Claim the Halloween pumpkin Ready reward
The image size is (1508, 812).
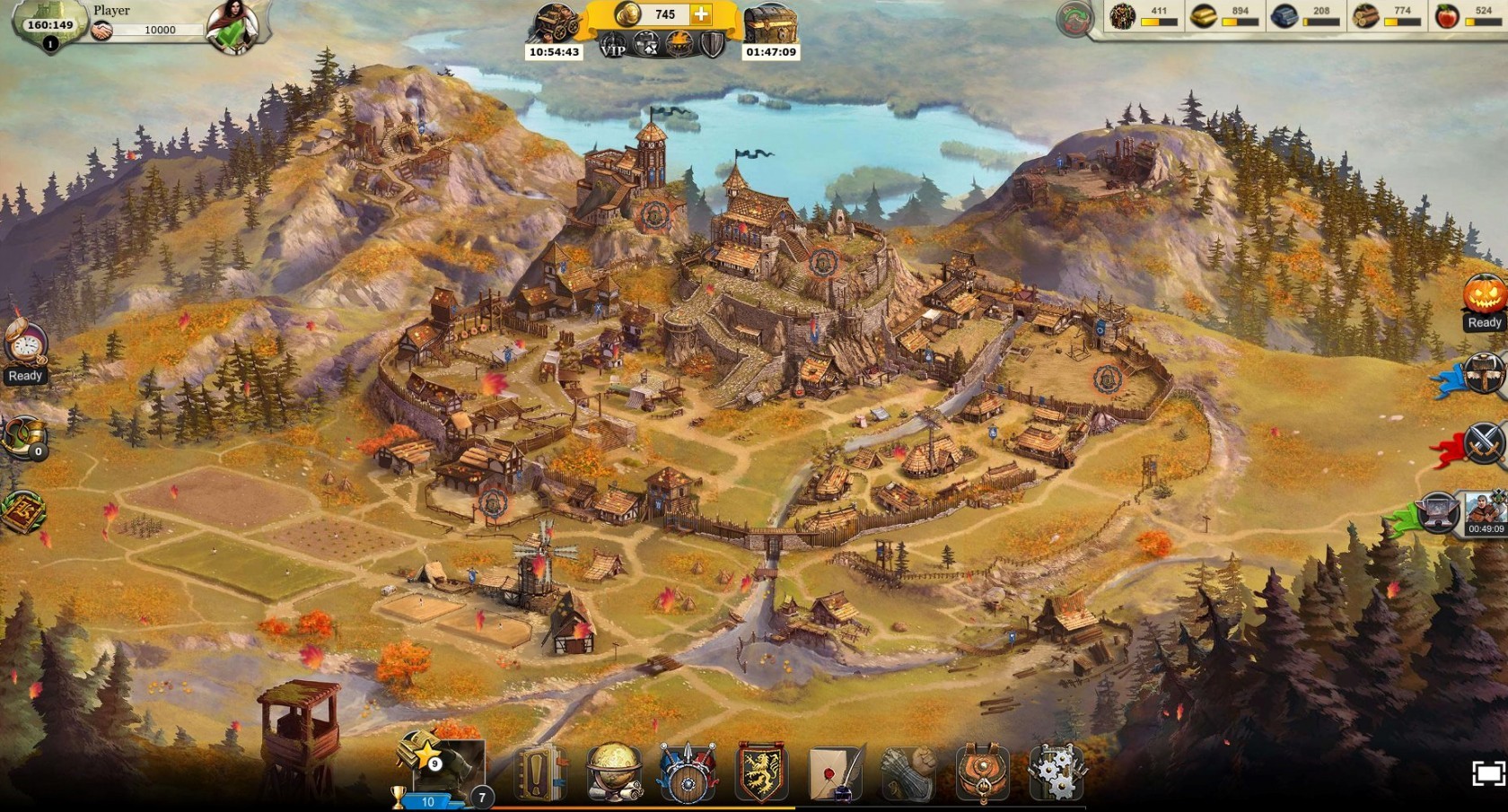click(1483, 296)
